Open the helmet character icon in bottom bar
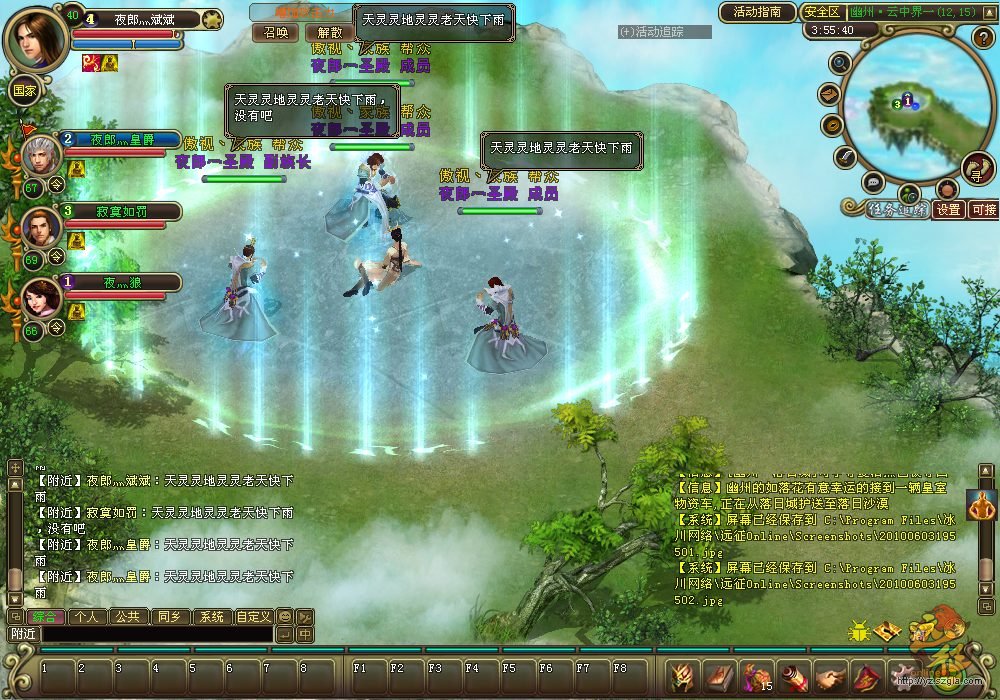Image resolution: width=1000 pixels, height=700 pixels. coord(681,676)
